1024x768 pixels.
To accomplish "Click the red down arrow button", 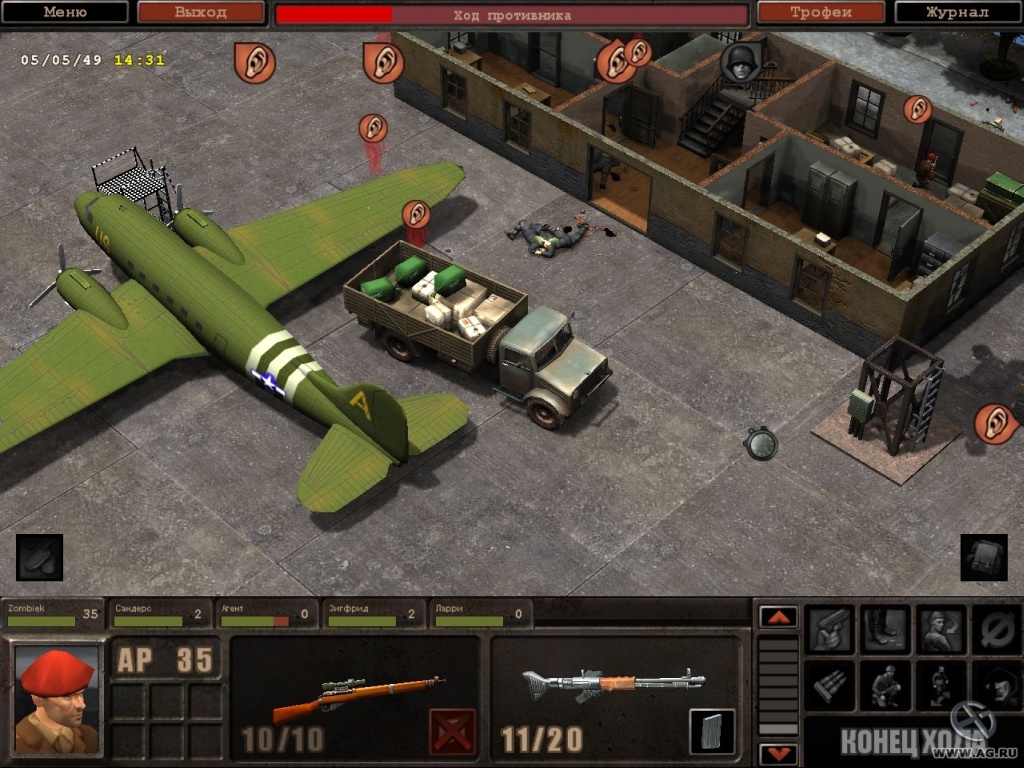I will [x=778, y=754].
